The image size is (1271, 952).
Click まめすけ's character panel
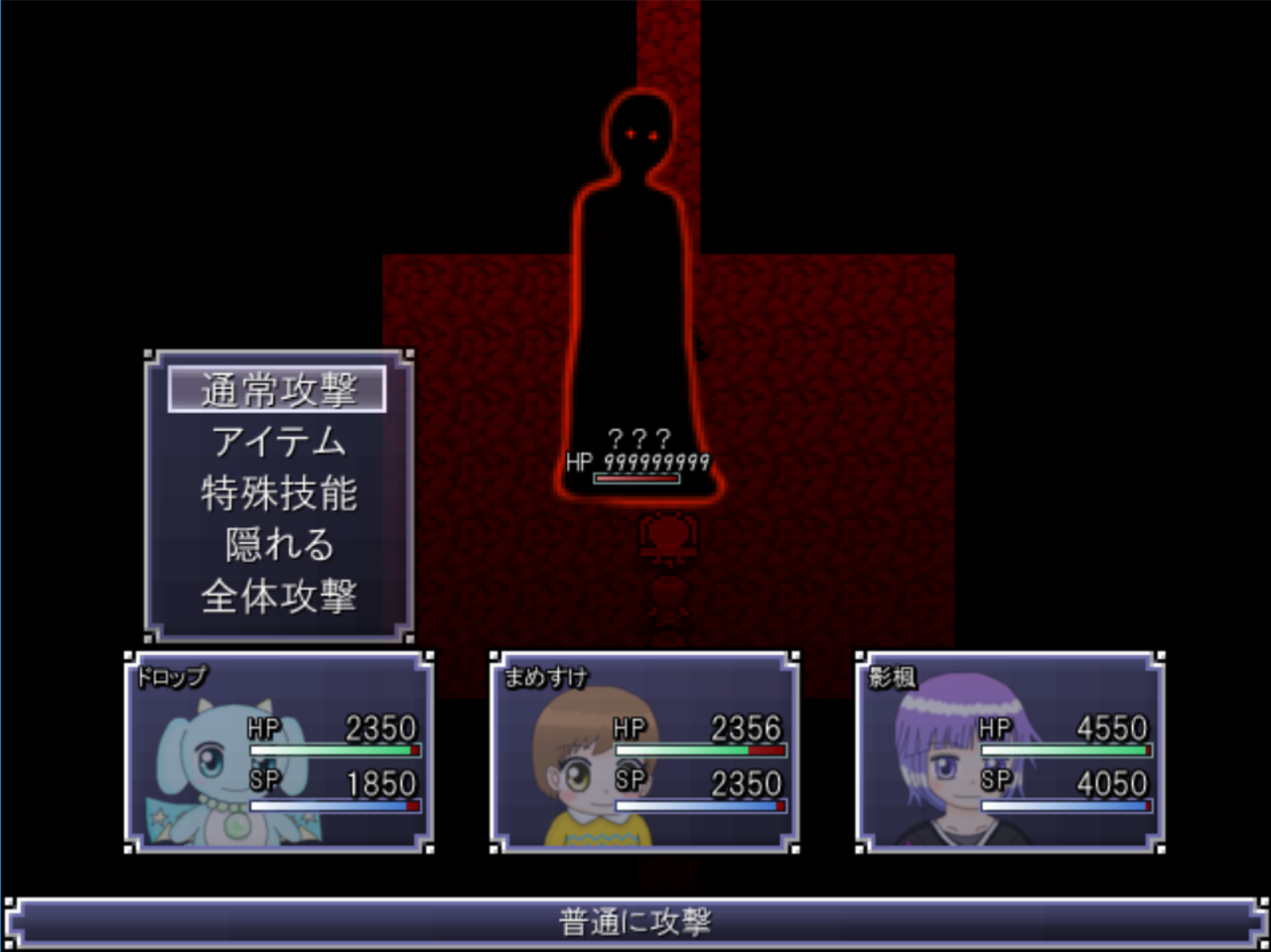(644, 751)
